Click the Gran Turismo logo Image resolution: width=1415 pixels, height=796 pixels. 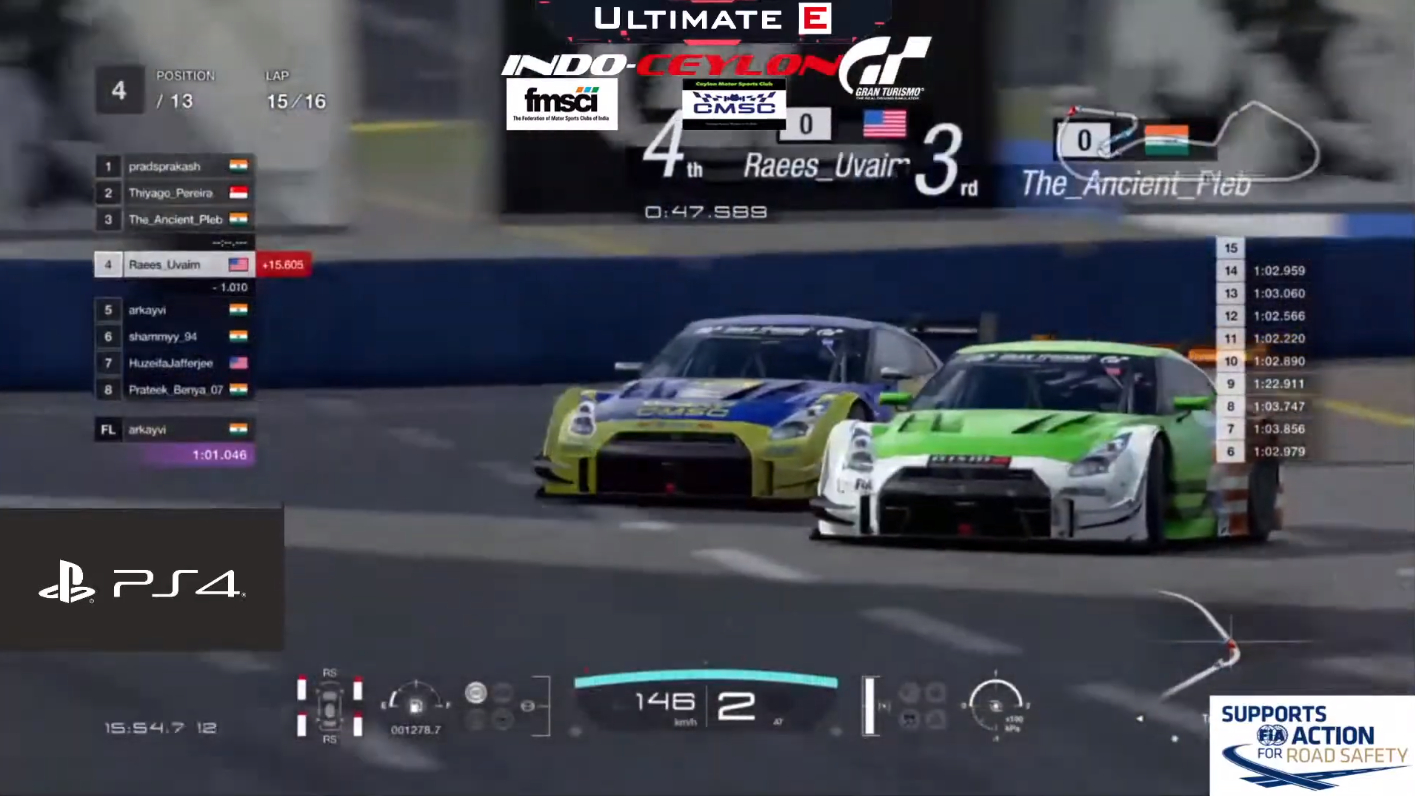[885, 68]
